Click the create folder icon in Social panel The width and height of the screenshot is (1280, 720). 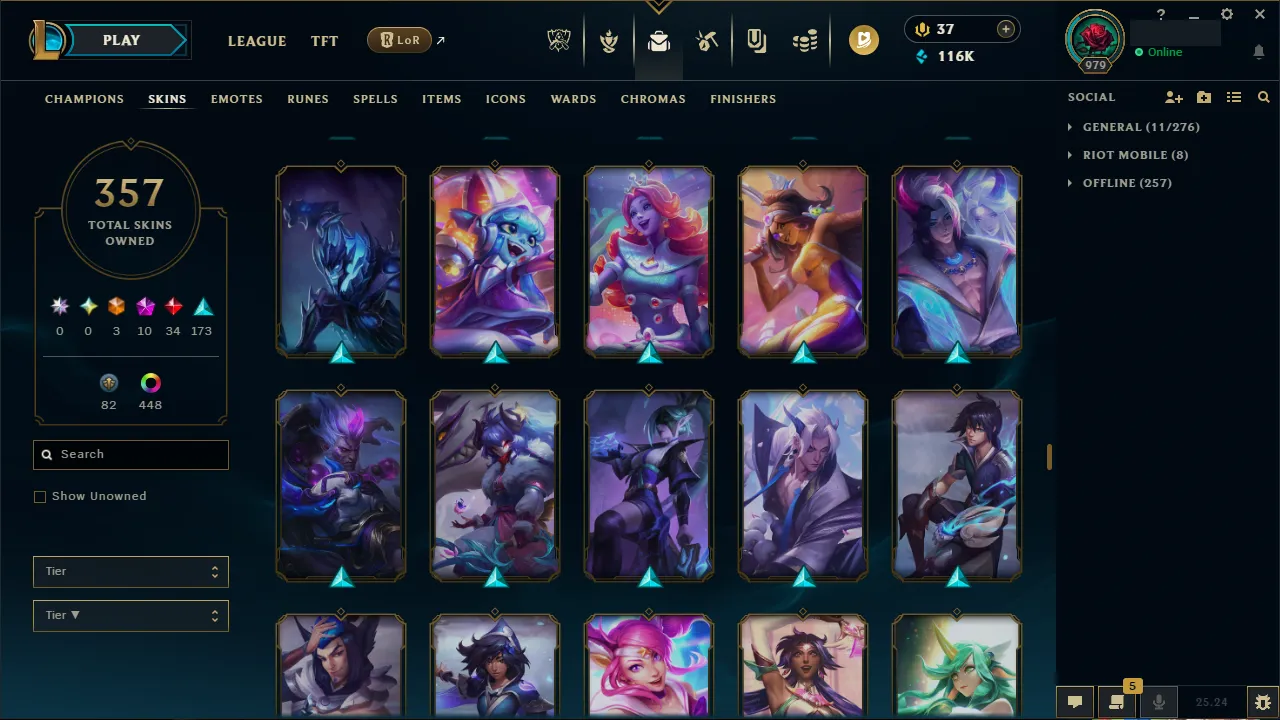click(1204, 97)
